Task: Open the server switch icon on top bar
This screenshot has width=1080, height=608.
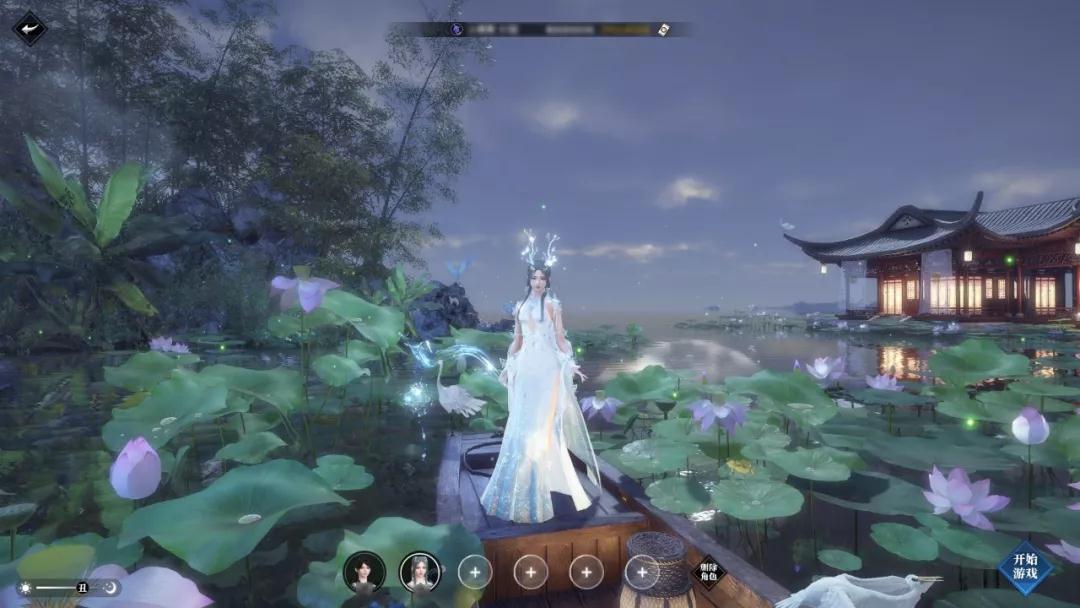Action: (662, 30)
